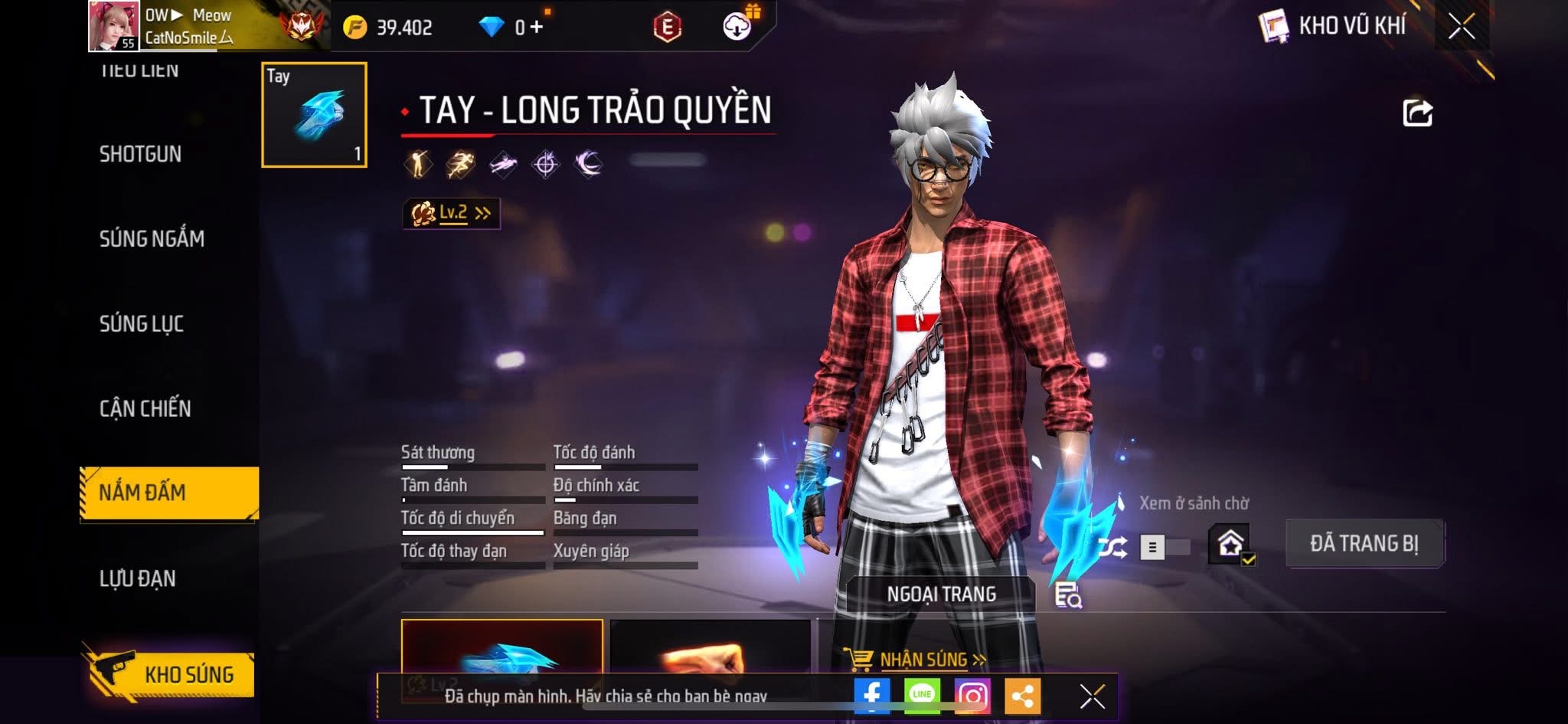Switch to the SHOTGUN weapon category
The height and width of the screenshot is (724, 1568).
pos(140,154)
